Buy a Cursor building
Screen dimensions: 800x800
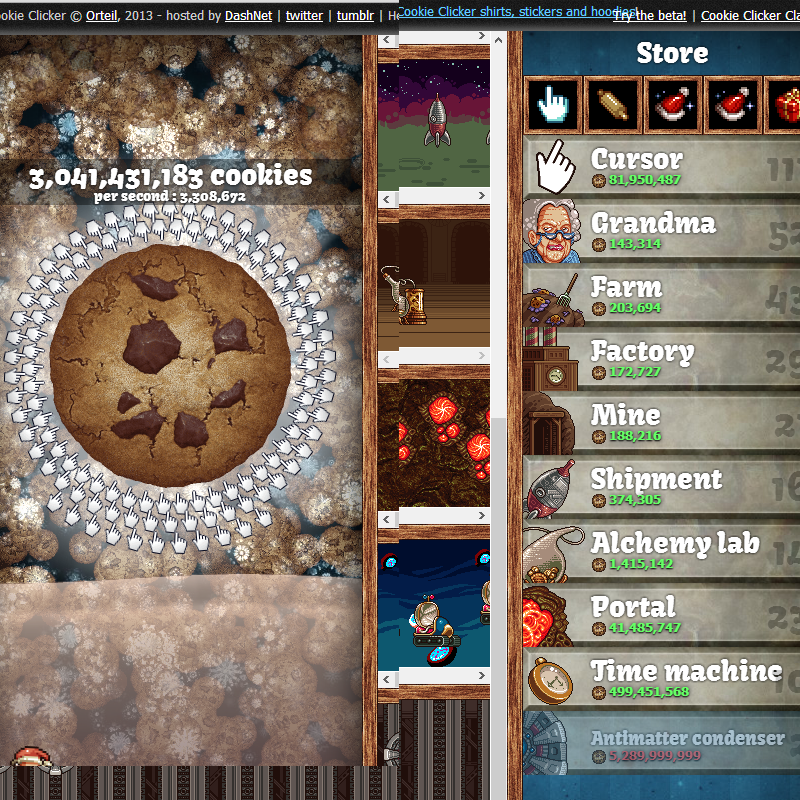660,167
